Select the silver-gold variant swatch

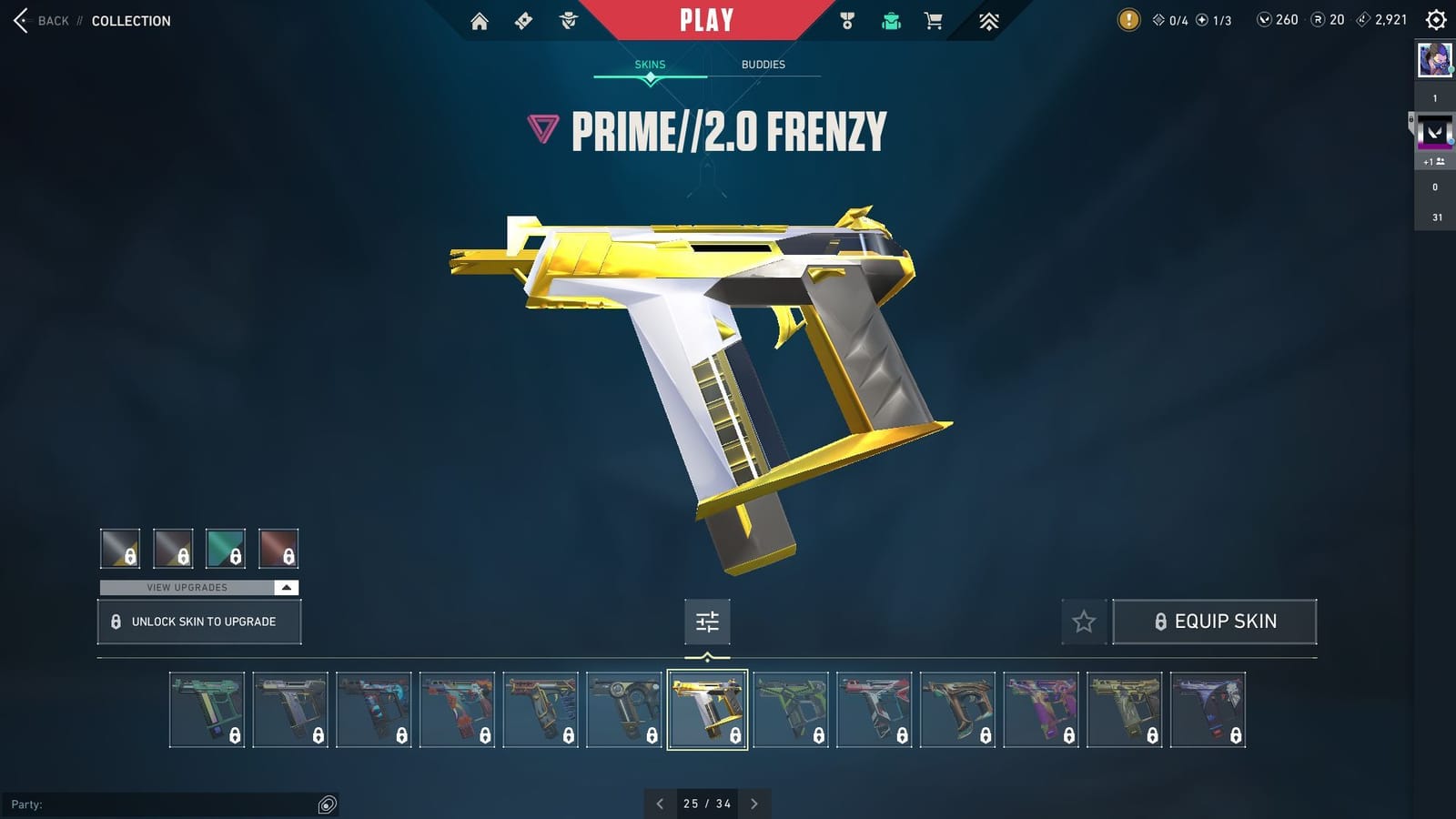122,548
